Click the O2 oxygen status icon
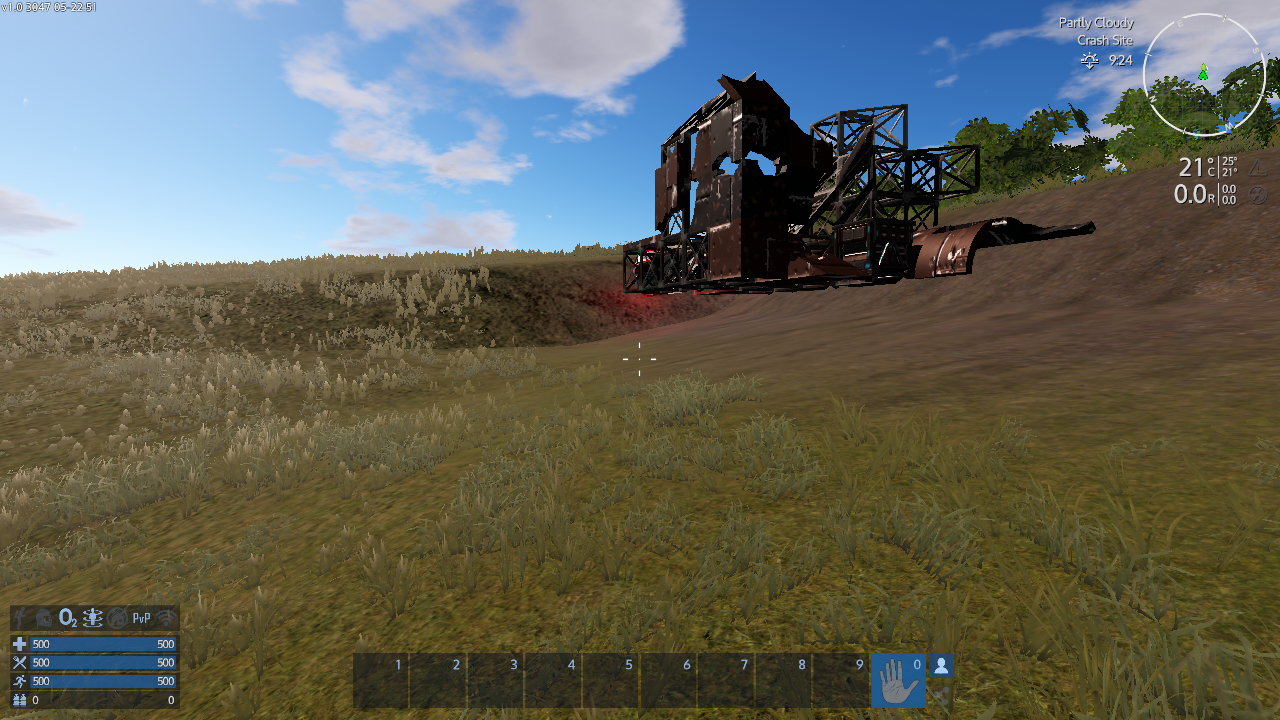 pyautogui.click(x=68, y=618)
